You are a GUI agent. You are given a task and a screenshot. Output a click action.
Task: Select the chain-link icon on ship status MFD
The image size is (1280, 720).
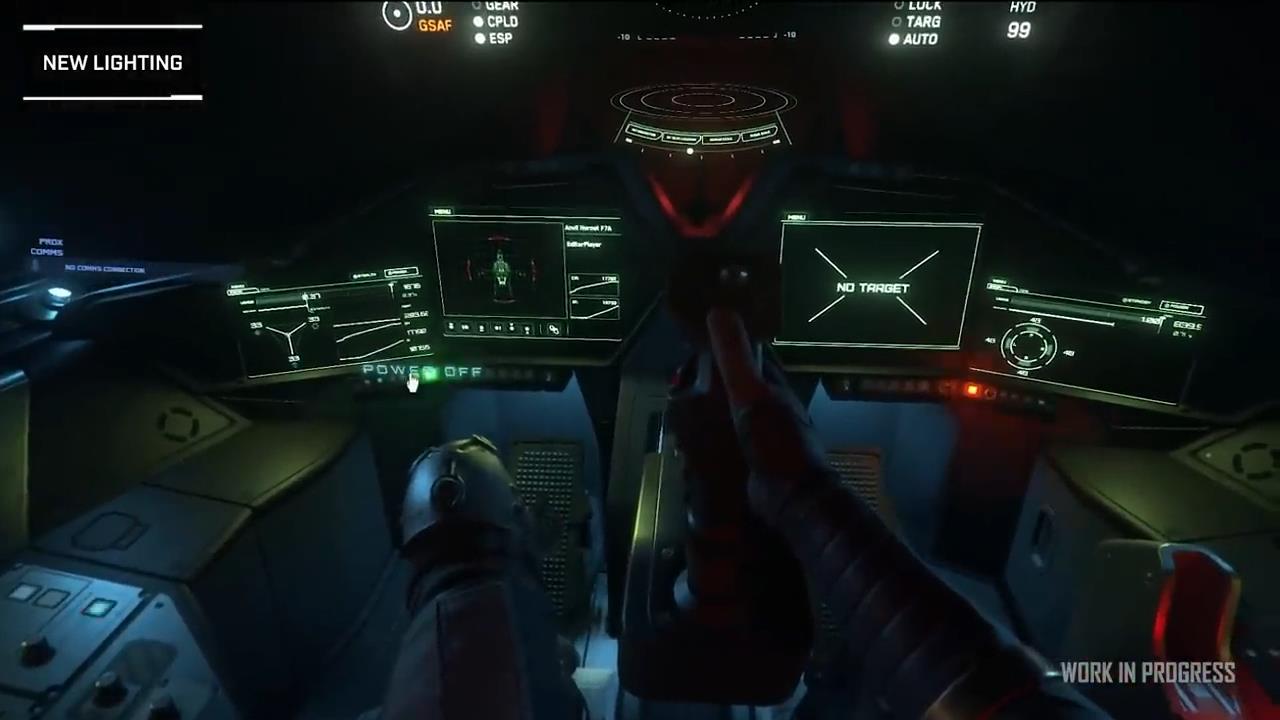(x=554, y=330)
